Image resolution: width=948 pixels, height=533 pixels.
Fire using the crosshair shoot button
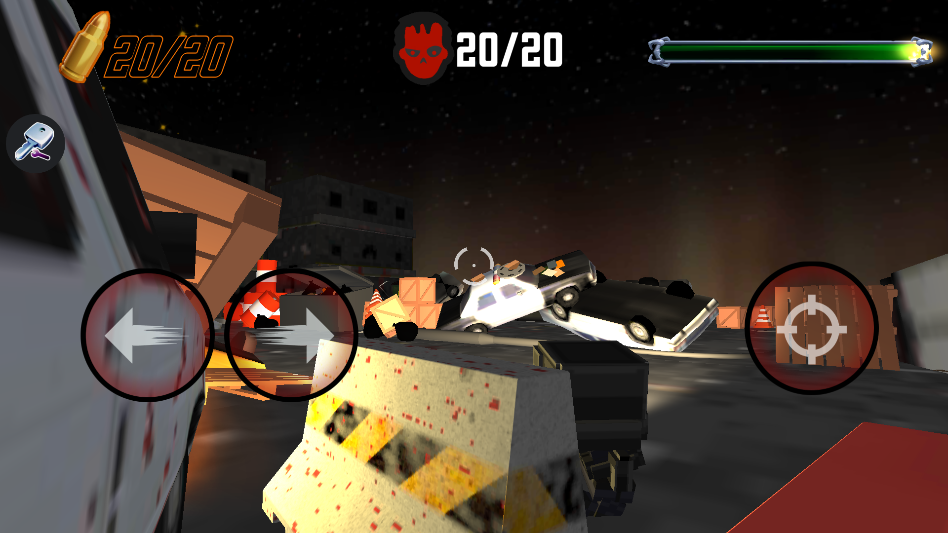811,328
